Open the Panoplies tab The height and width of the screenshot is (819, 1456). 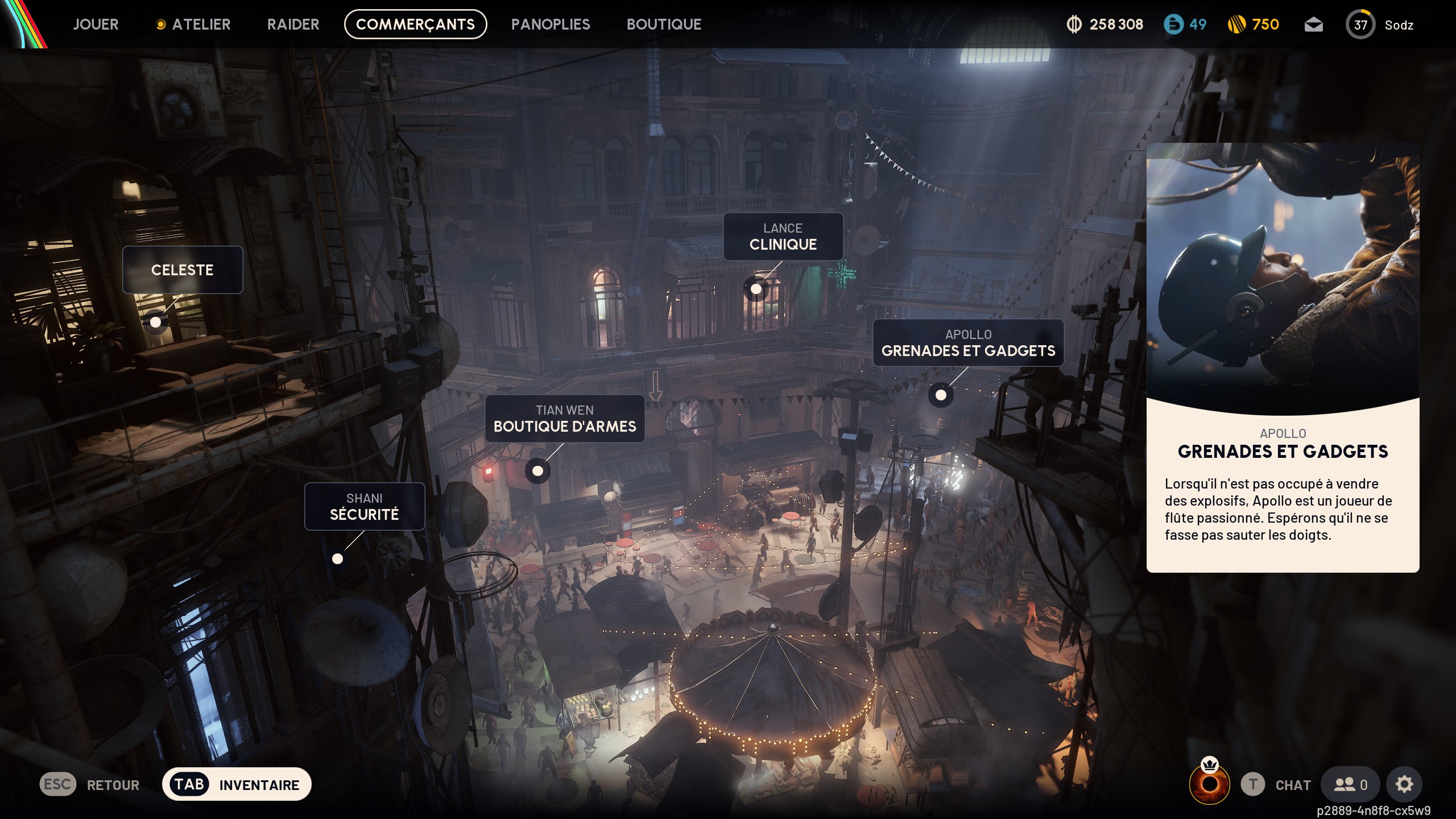550,24
